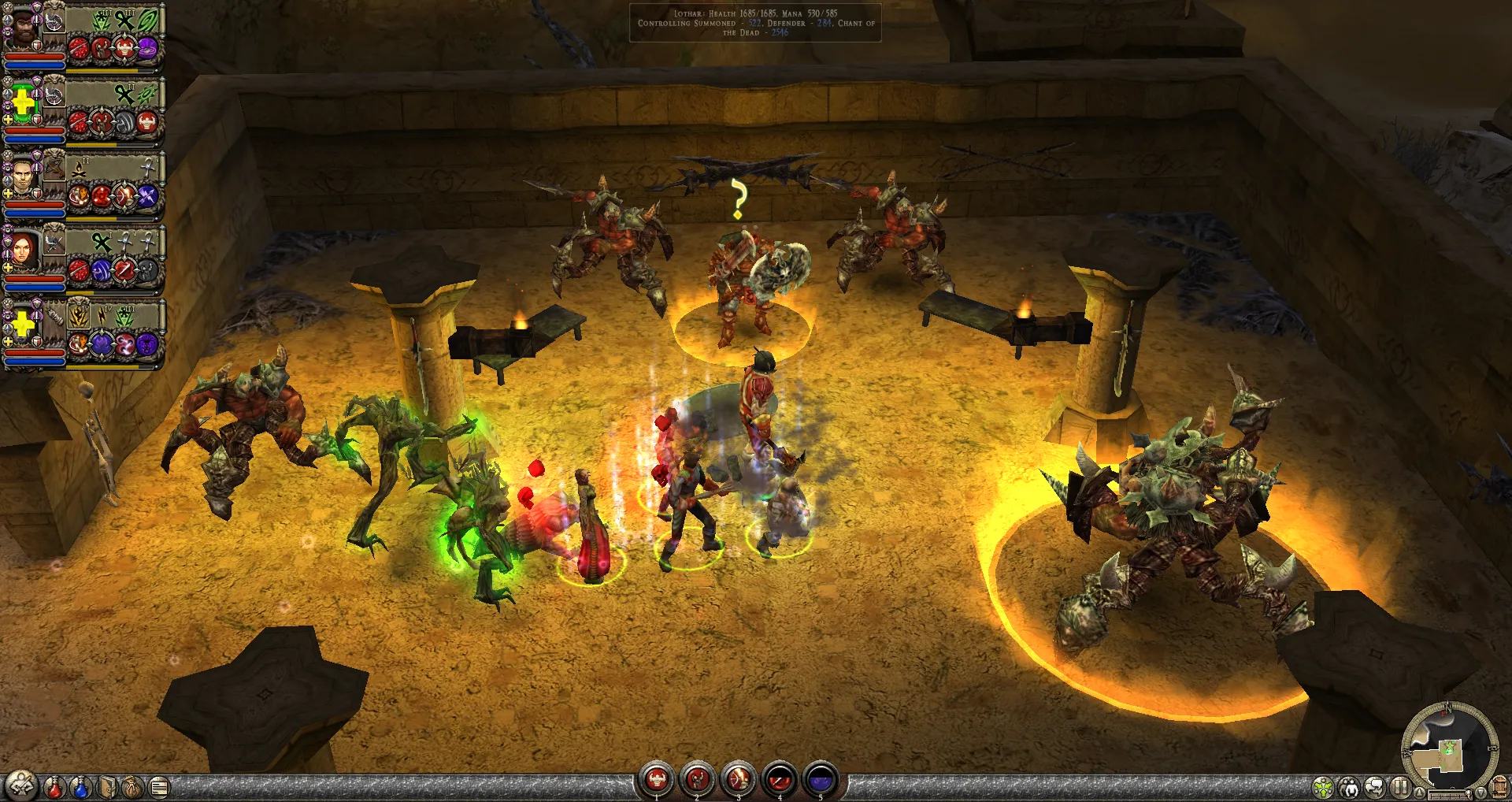Click the crossed swords button on the bottom bar
Screen dimensions: 1512x802
pyautogui.click(x=20, y=785)
